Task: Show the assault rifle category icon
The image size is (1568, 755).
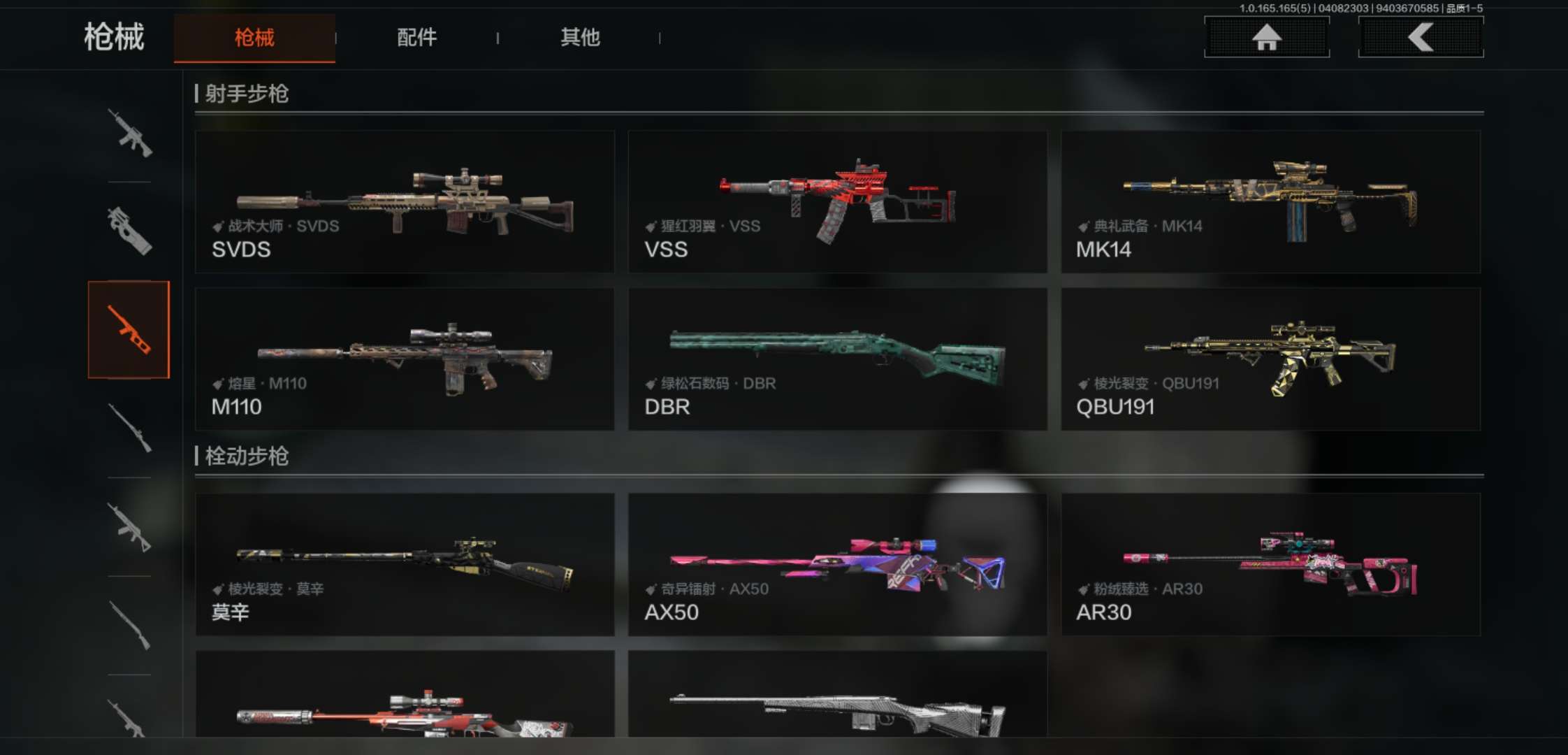Action: tap(129, 133)
